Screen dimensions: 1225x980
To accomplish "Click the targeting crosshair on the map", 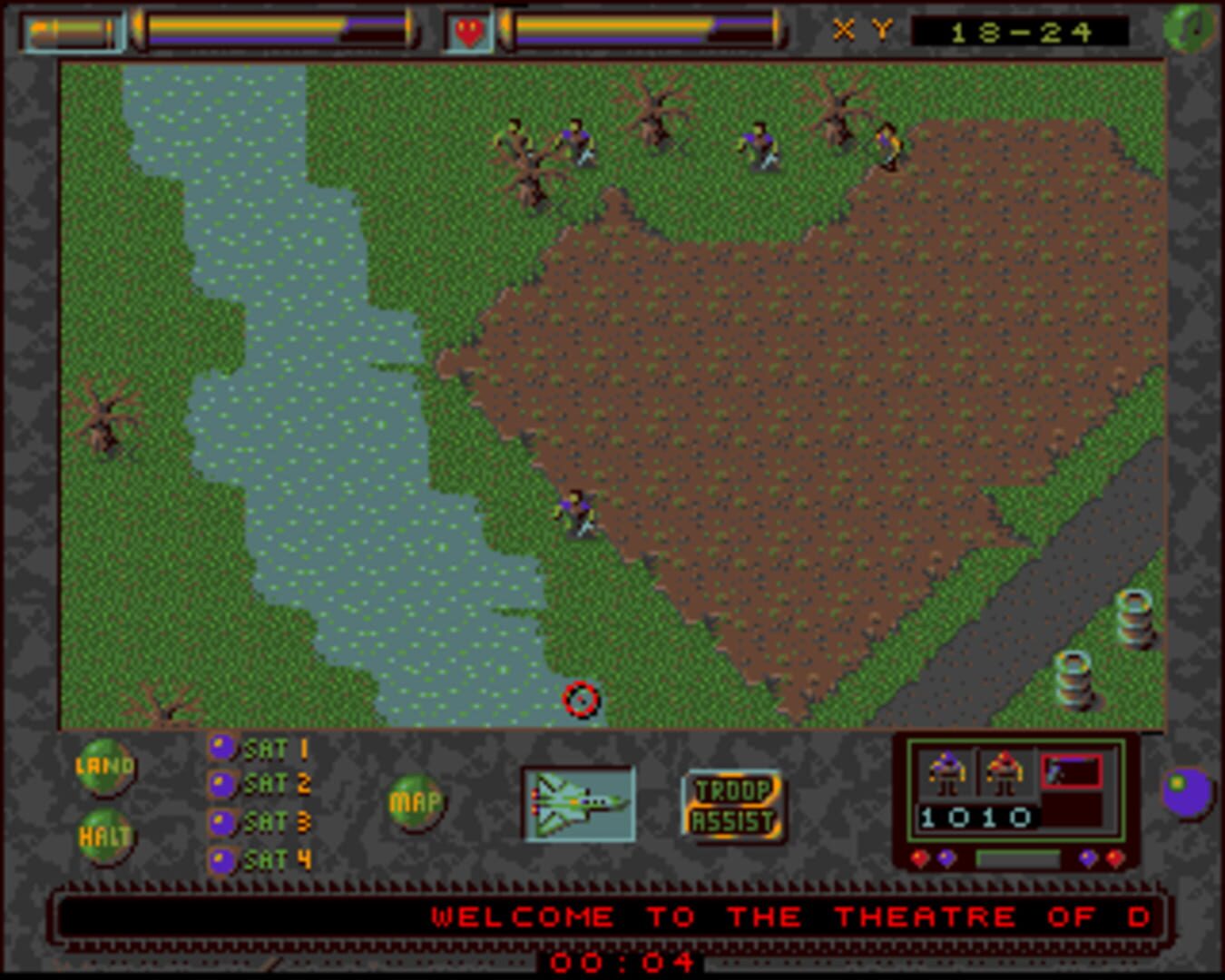I will (583, 699).
